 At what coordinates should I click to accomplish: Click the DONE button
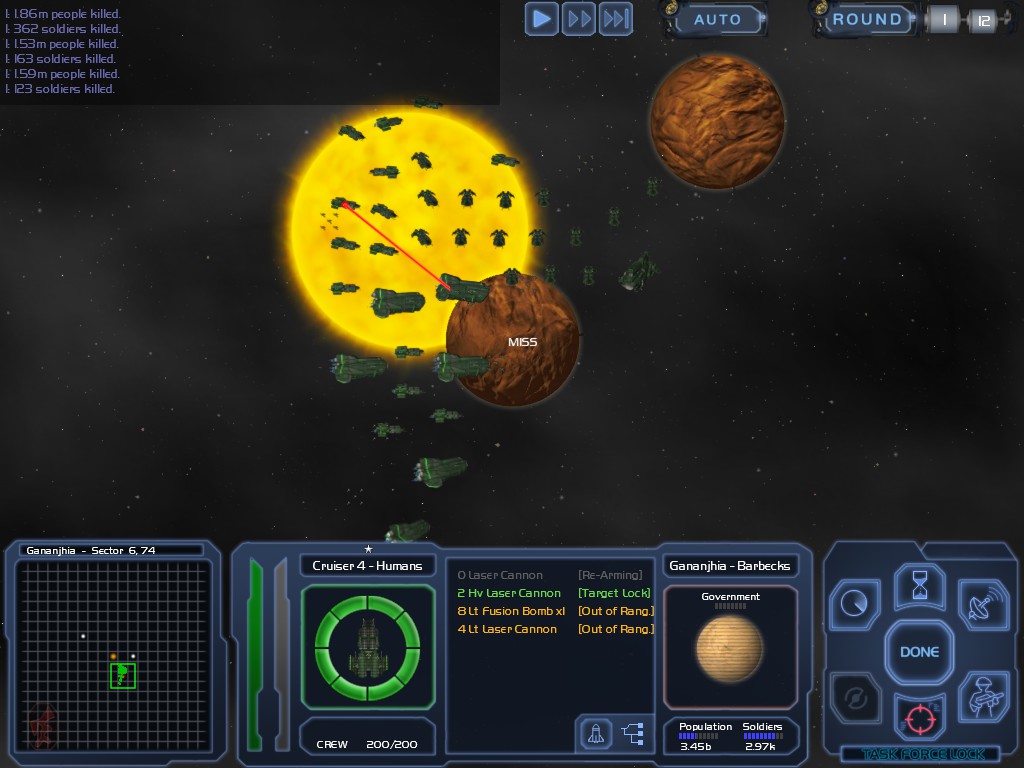[x=919, y=652]
